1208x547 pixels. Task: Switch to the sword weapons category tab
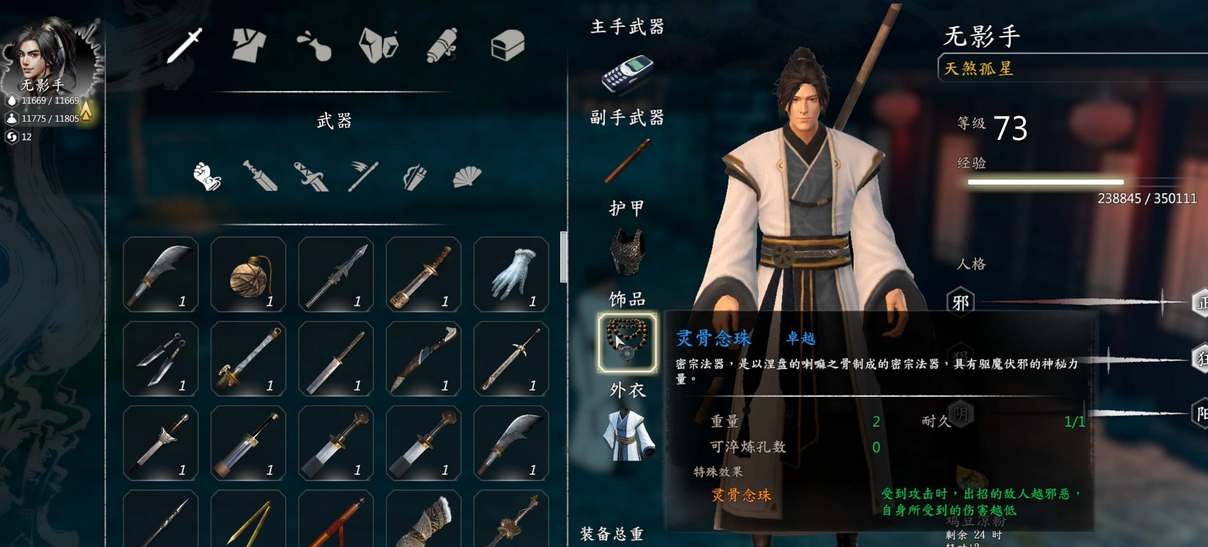pos(185,44)
